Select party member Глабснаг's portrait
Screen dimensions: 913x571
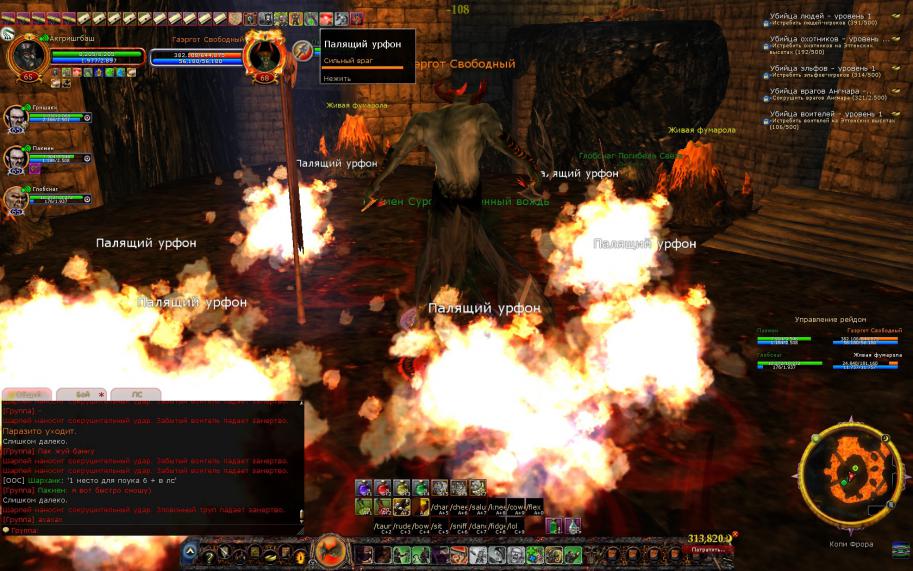pyautogui.click(x=17, y=199)
